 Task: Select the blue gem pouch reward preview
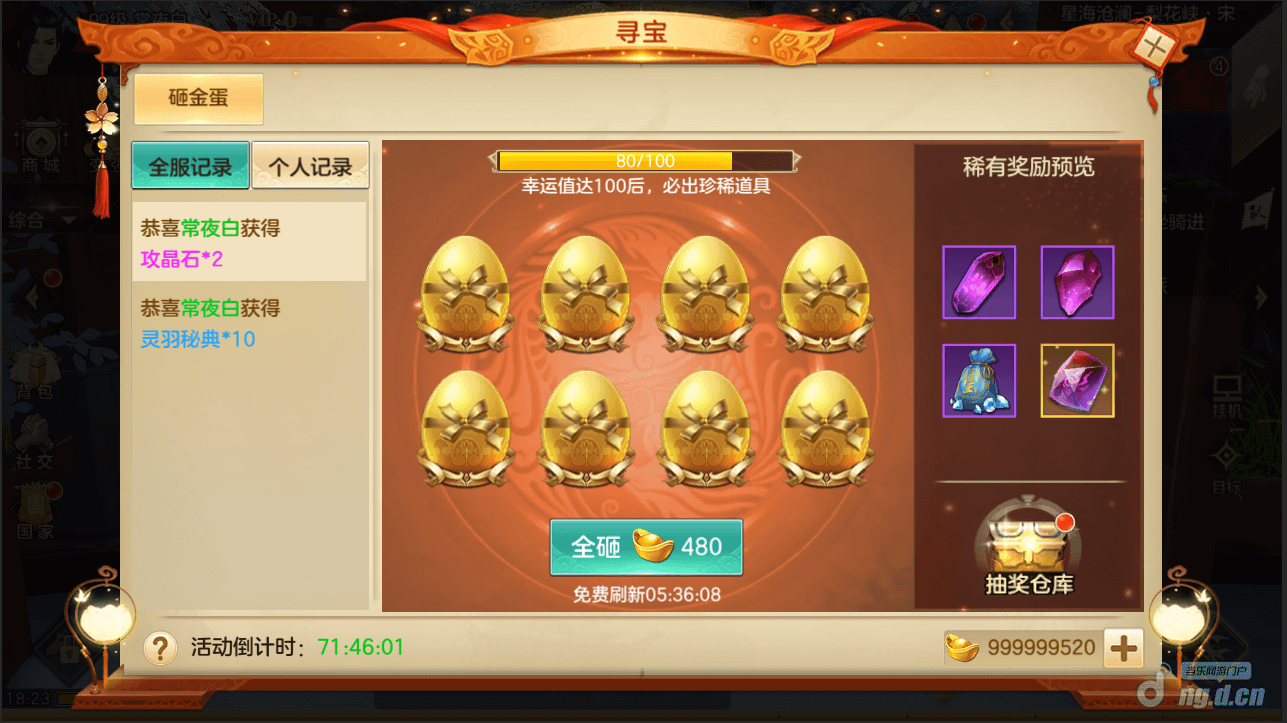[979, 381]
